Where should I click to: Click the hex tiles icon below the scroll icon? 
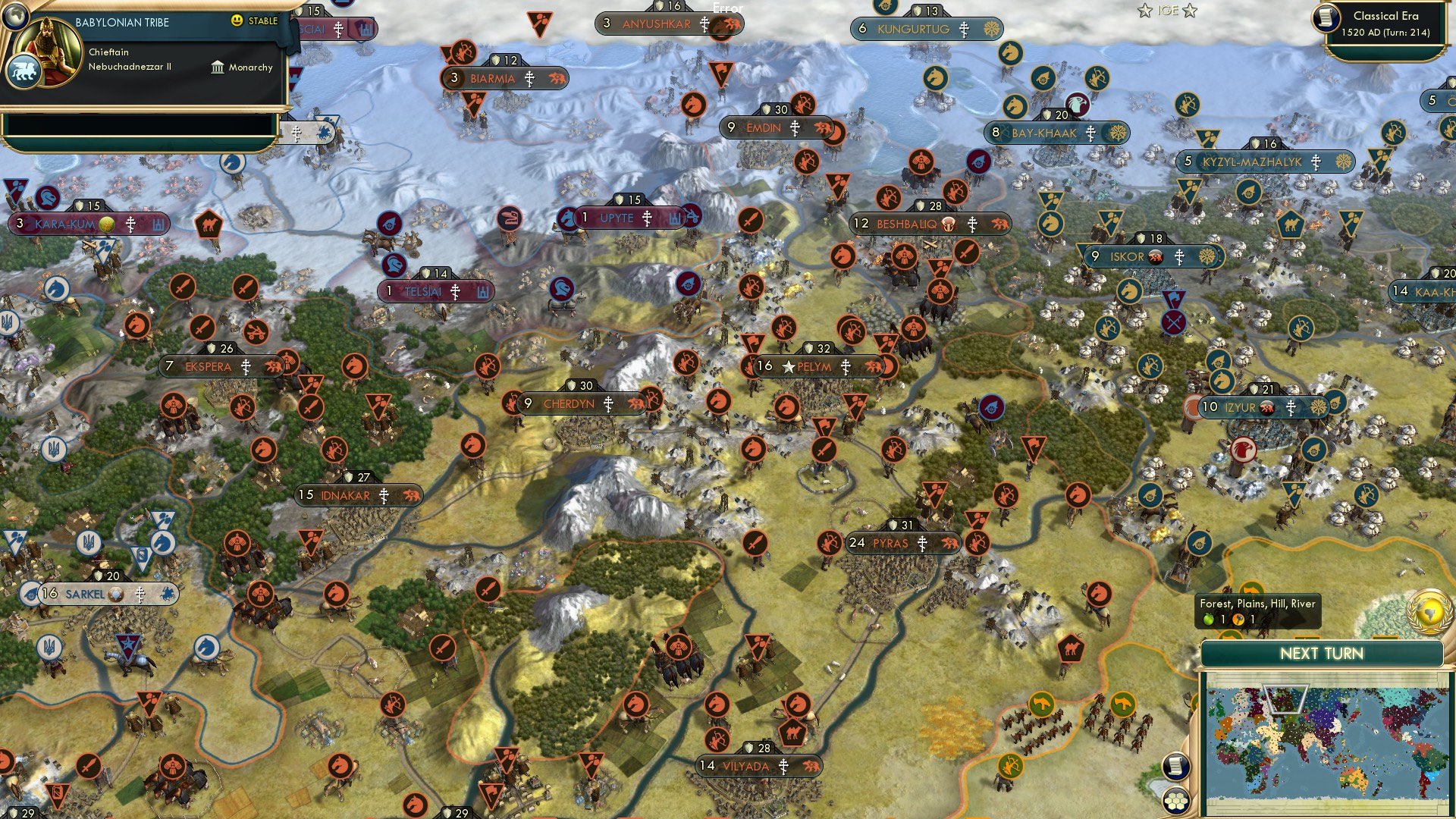pyautogui.click(x=1175, y=800)
